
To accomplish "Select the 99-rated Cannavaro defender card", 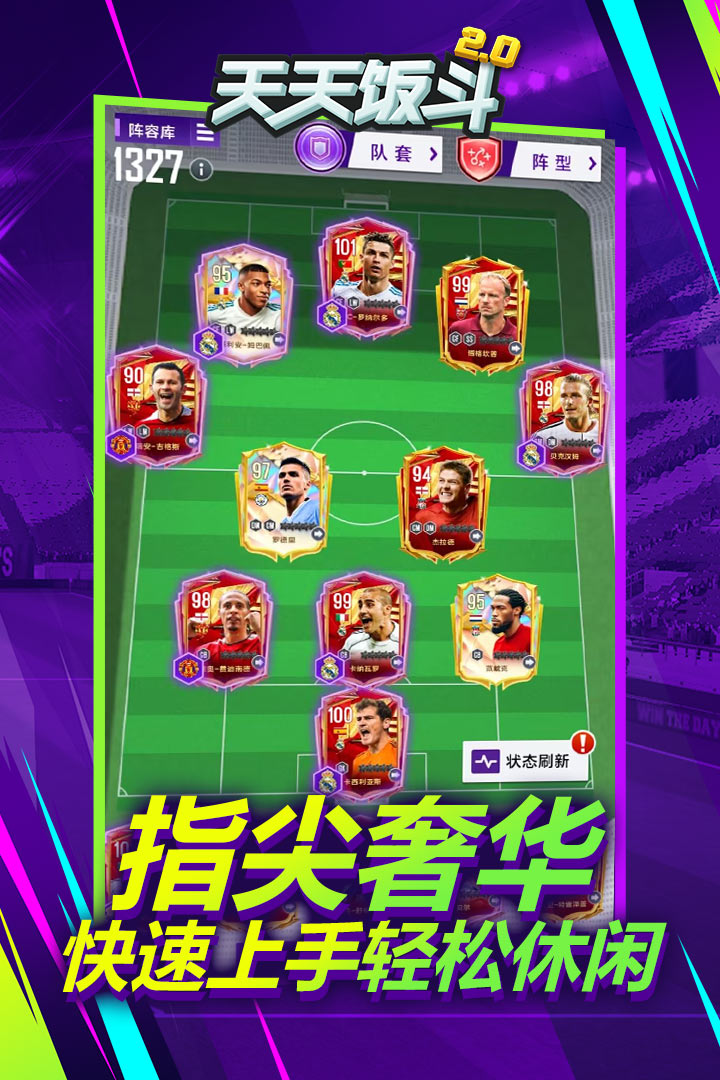I will click(362, 627).
